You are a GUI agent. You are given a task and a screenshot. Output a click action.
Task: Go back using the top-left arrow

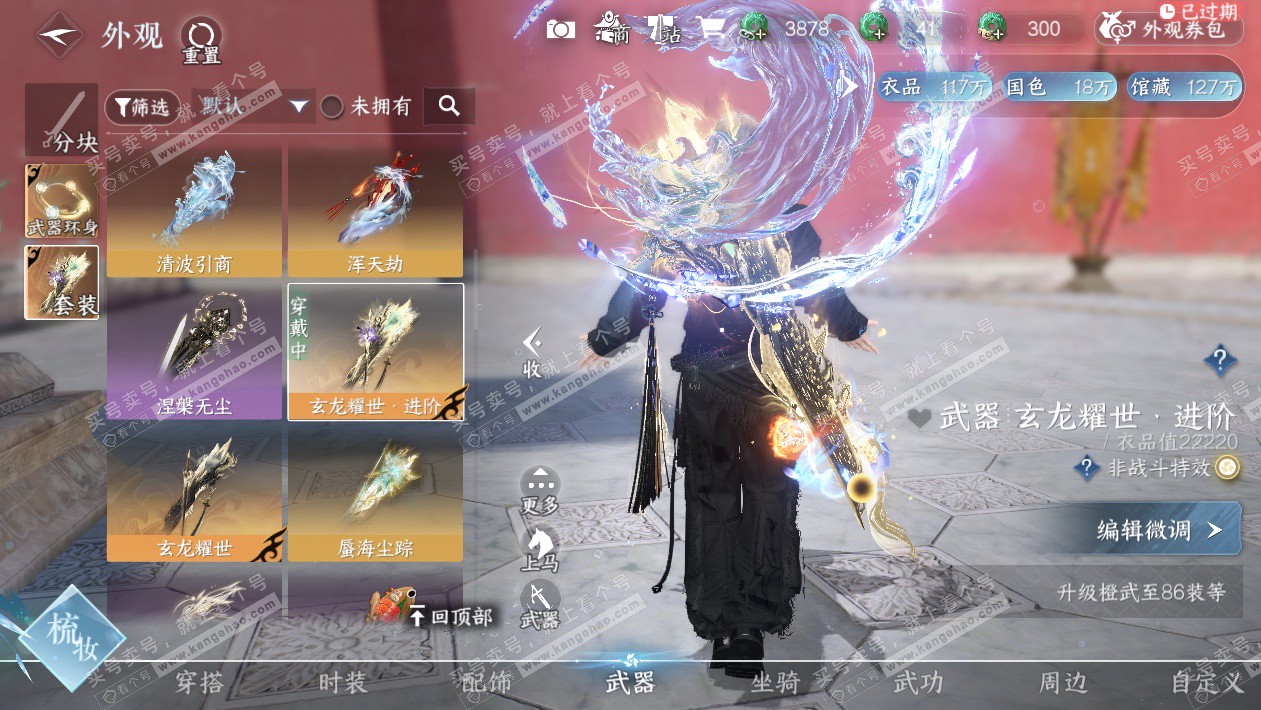(x=59, y=35)
